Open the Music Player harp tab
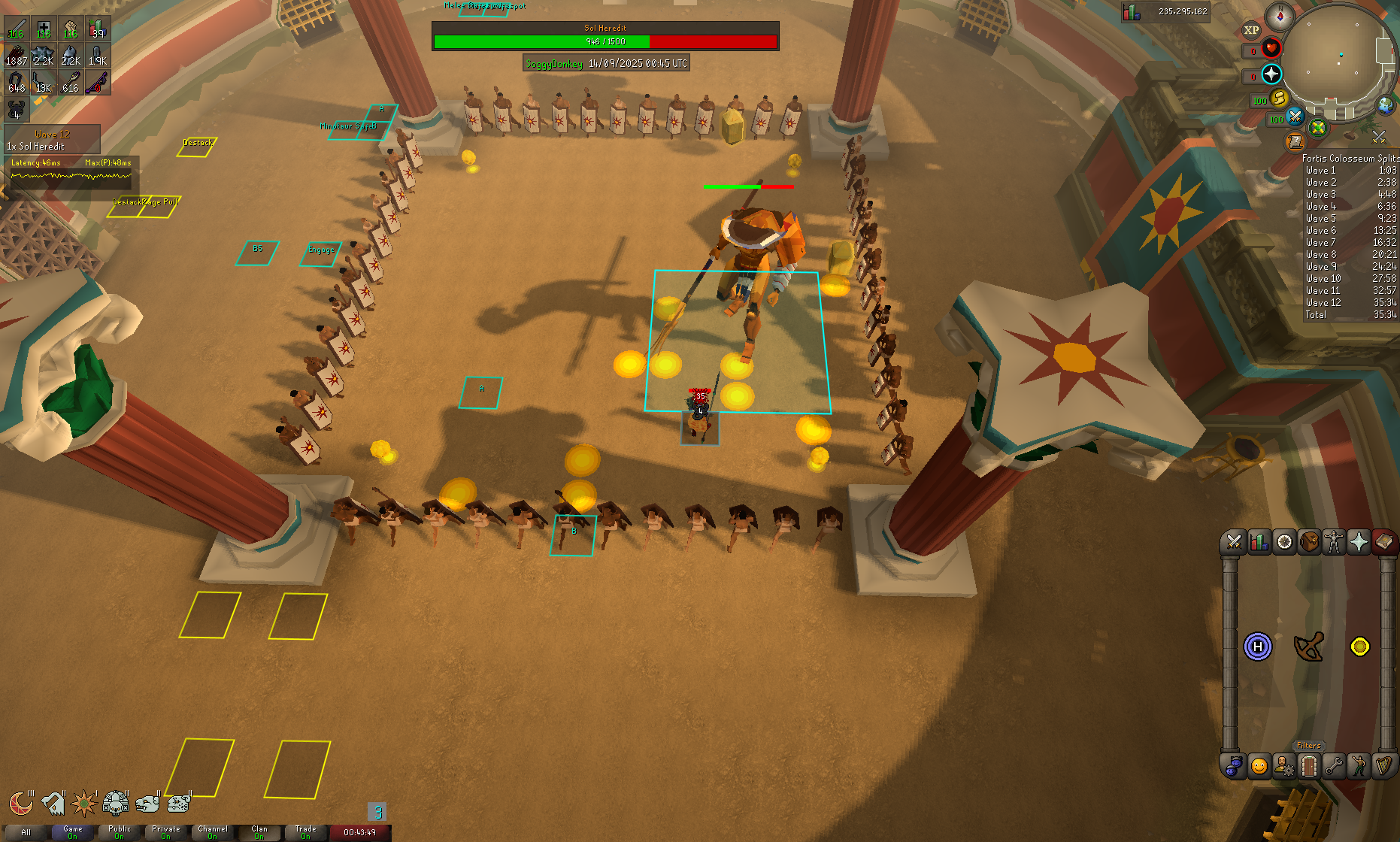 pyautogui.click(x=1383, y=766)
